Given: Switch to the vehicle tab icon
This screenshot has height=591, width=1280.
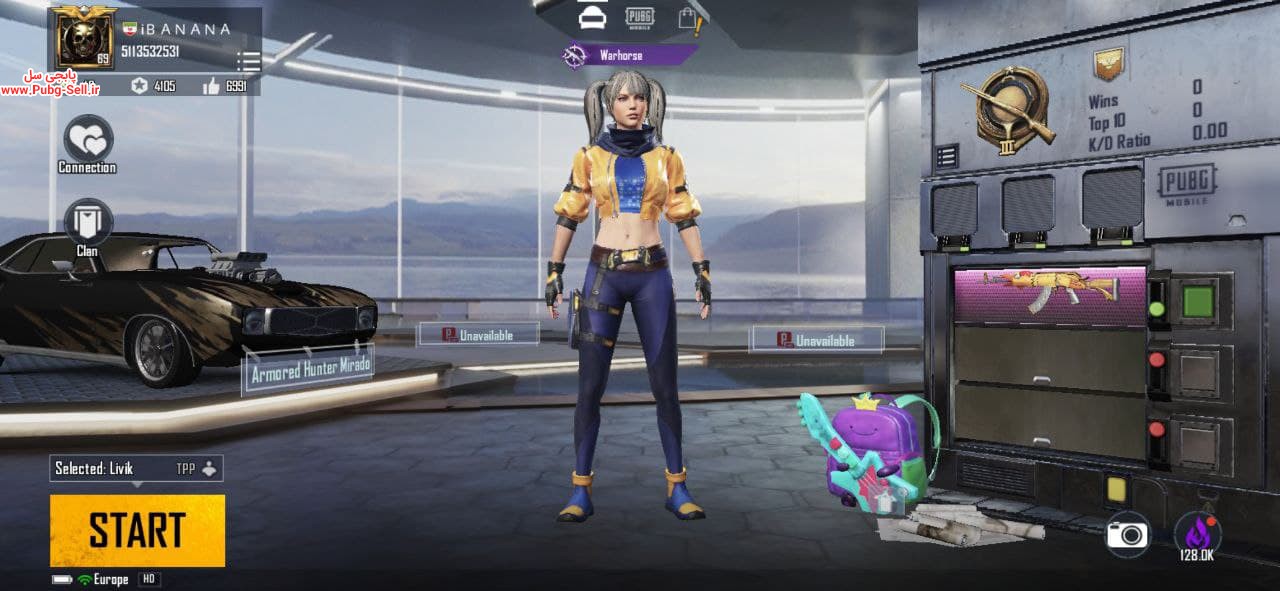Looking at the screenshot, I should click(593, 17).
